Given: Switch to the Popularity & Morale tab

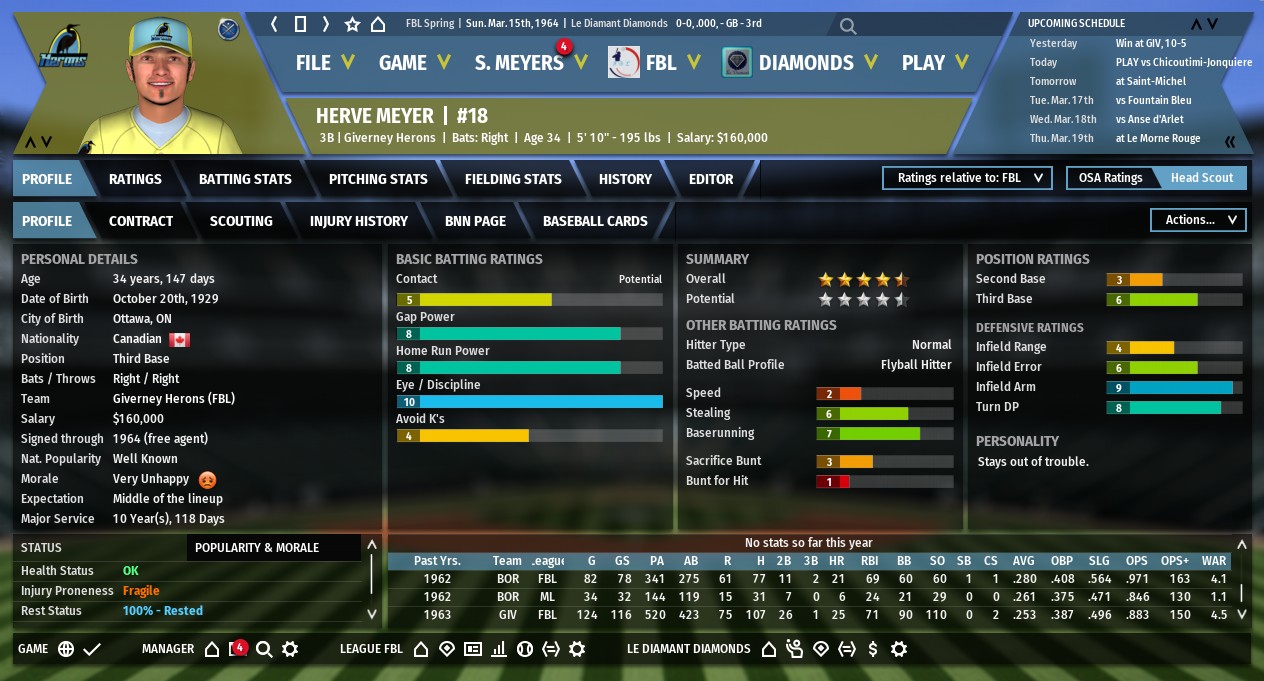Looking at the screenshot, I should tap(257, 547).
